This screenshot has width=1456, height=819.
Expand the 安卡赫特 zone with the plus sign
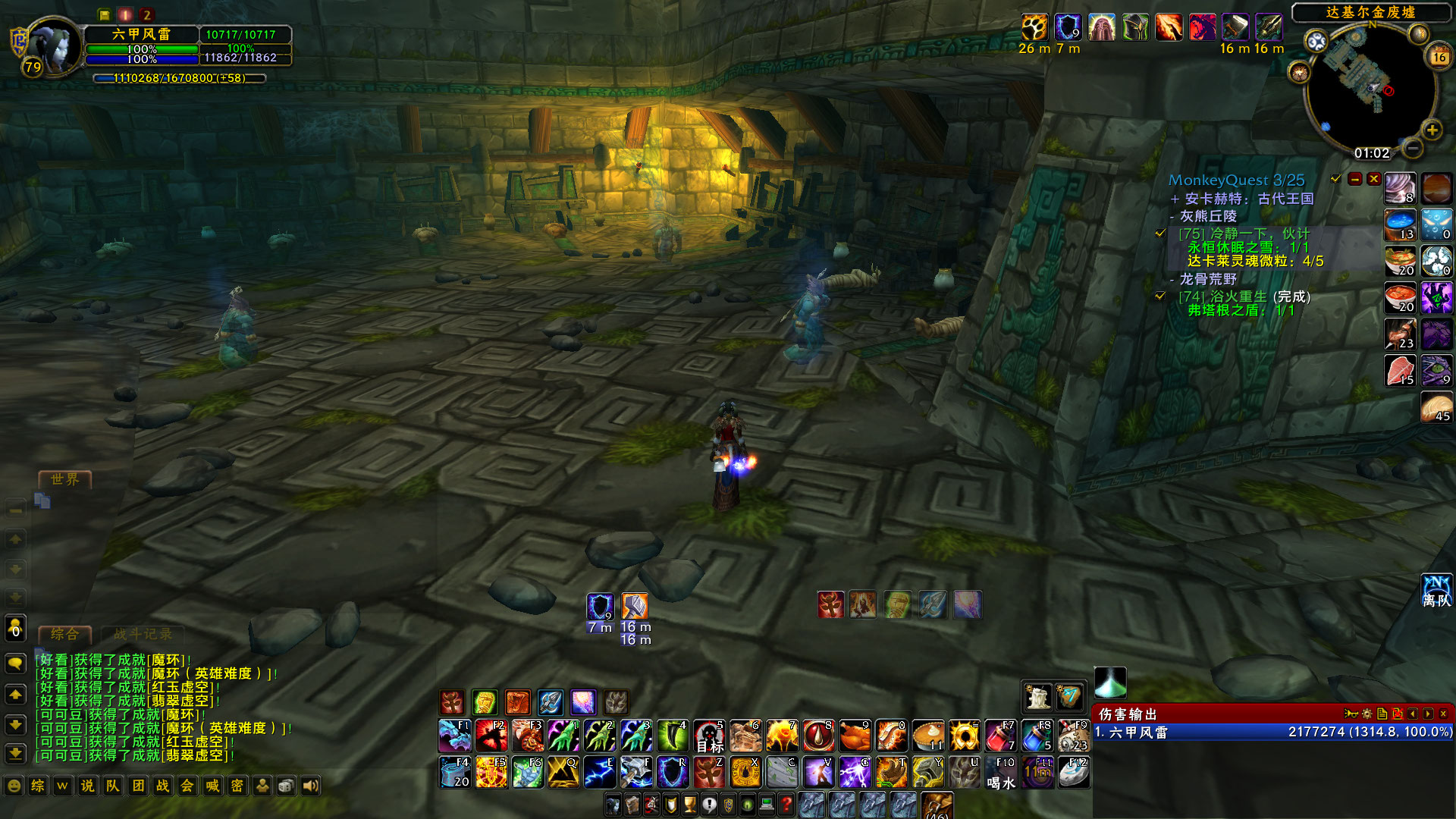point(1176,198)
